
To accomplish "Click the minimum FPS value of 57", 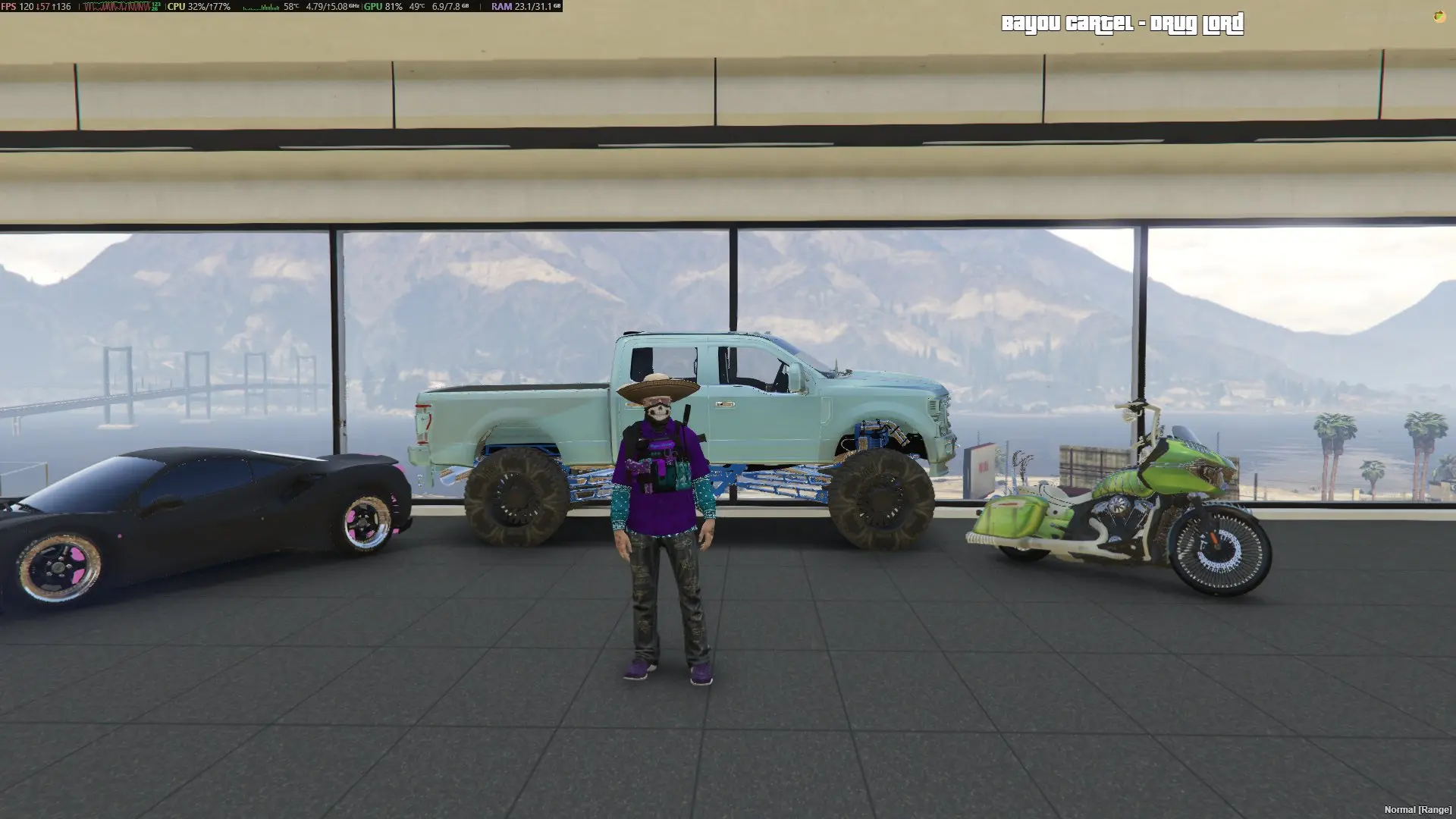I will [42, 8].
